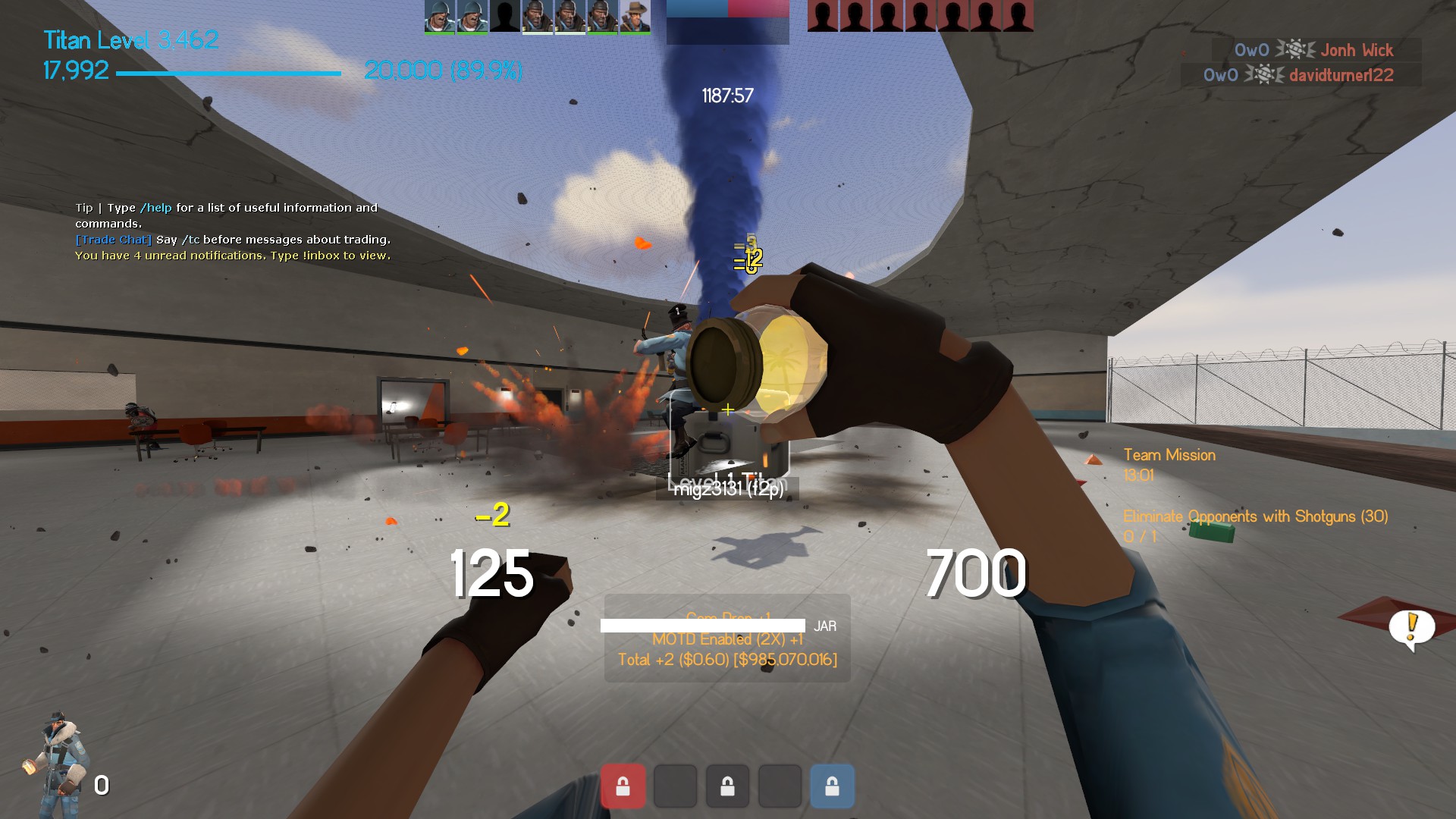Open the exclamation mark notification bubble

tap(1411, 629)
